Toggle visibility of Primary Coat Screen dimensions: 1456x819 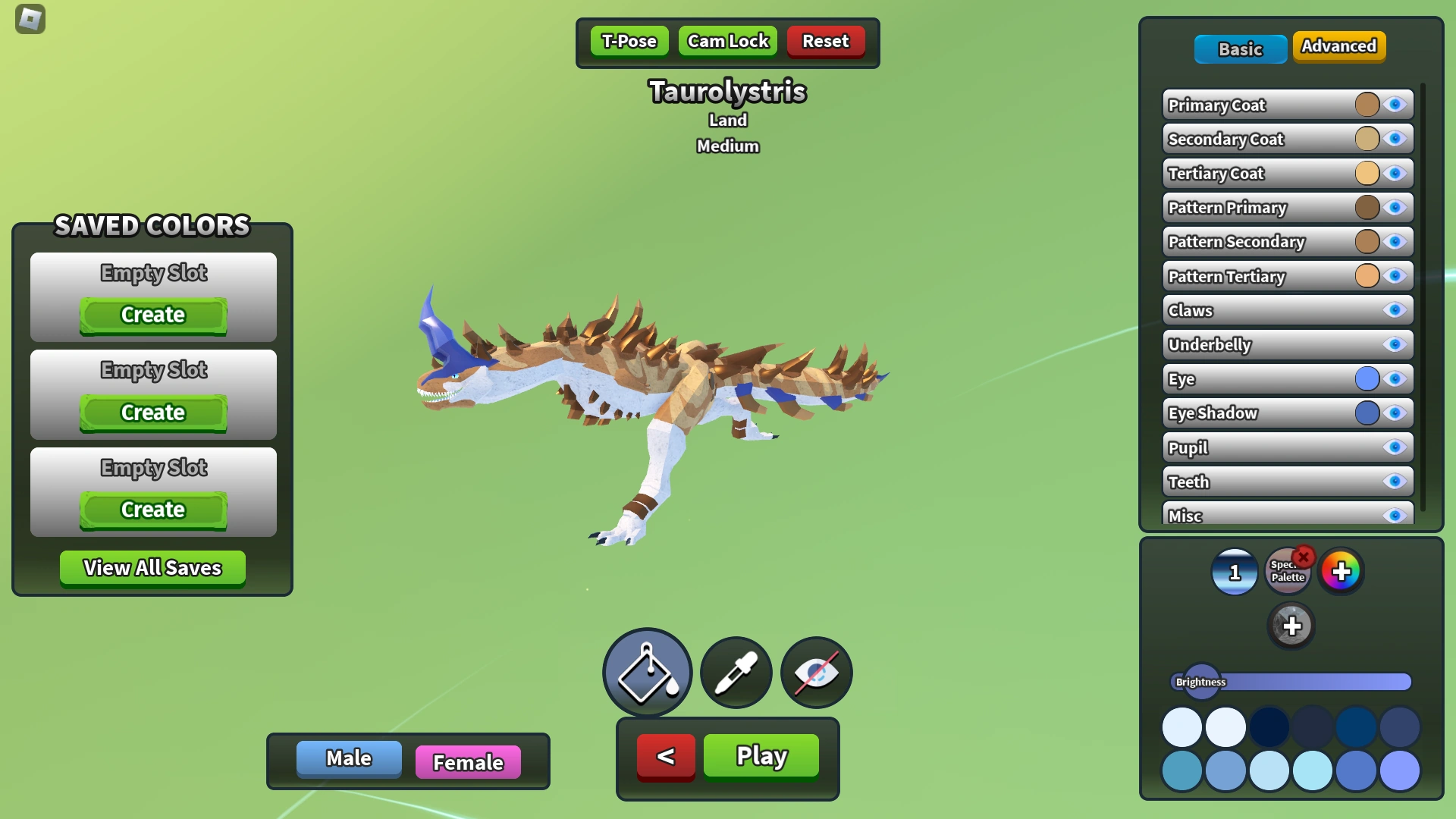[1395, 105]
